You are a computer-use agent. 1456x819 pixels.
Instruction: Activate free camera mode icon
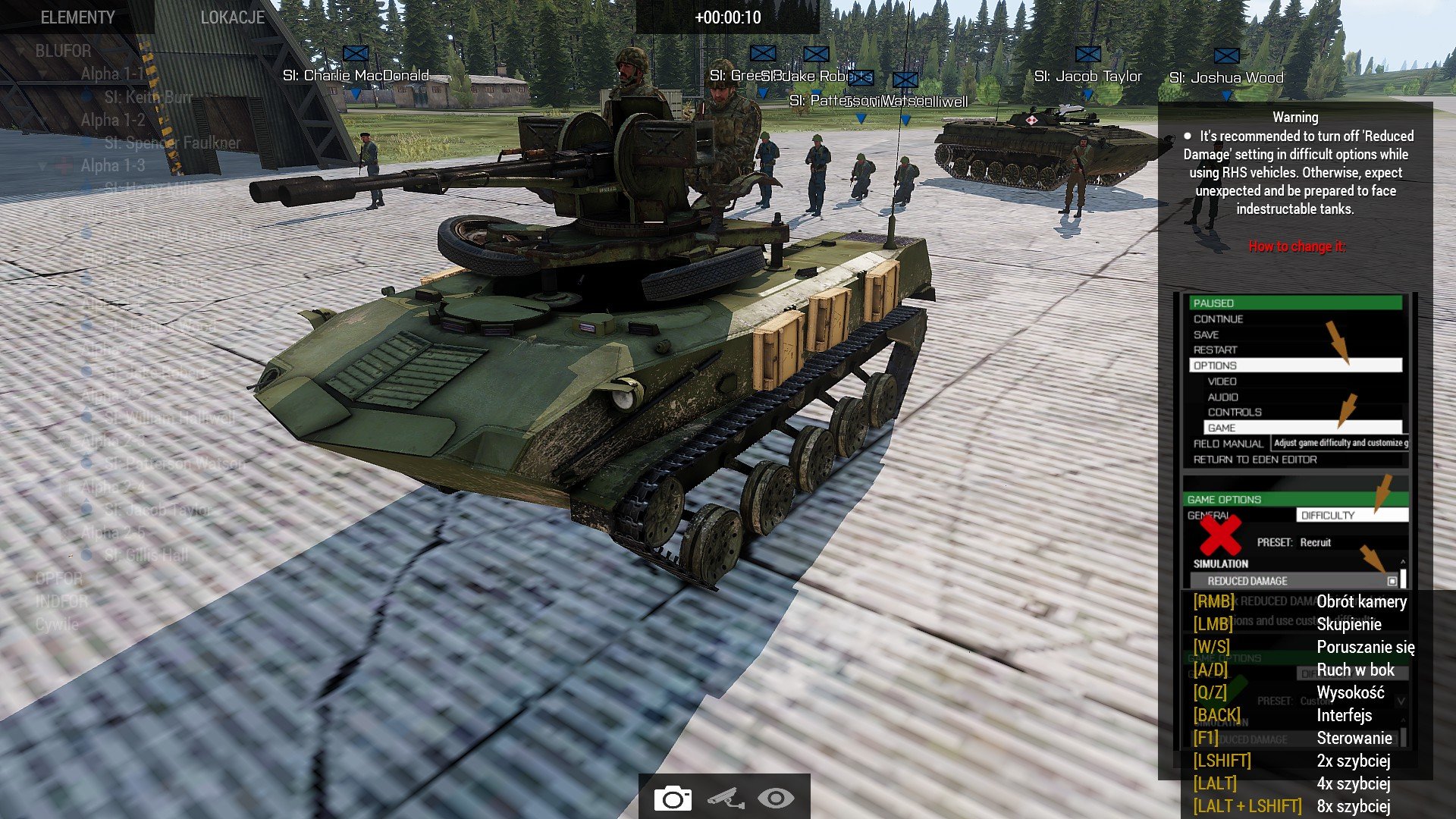[672, 799]
